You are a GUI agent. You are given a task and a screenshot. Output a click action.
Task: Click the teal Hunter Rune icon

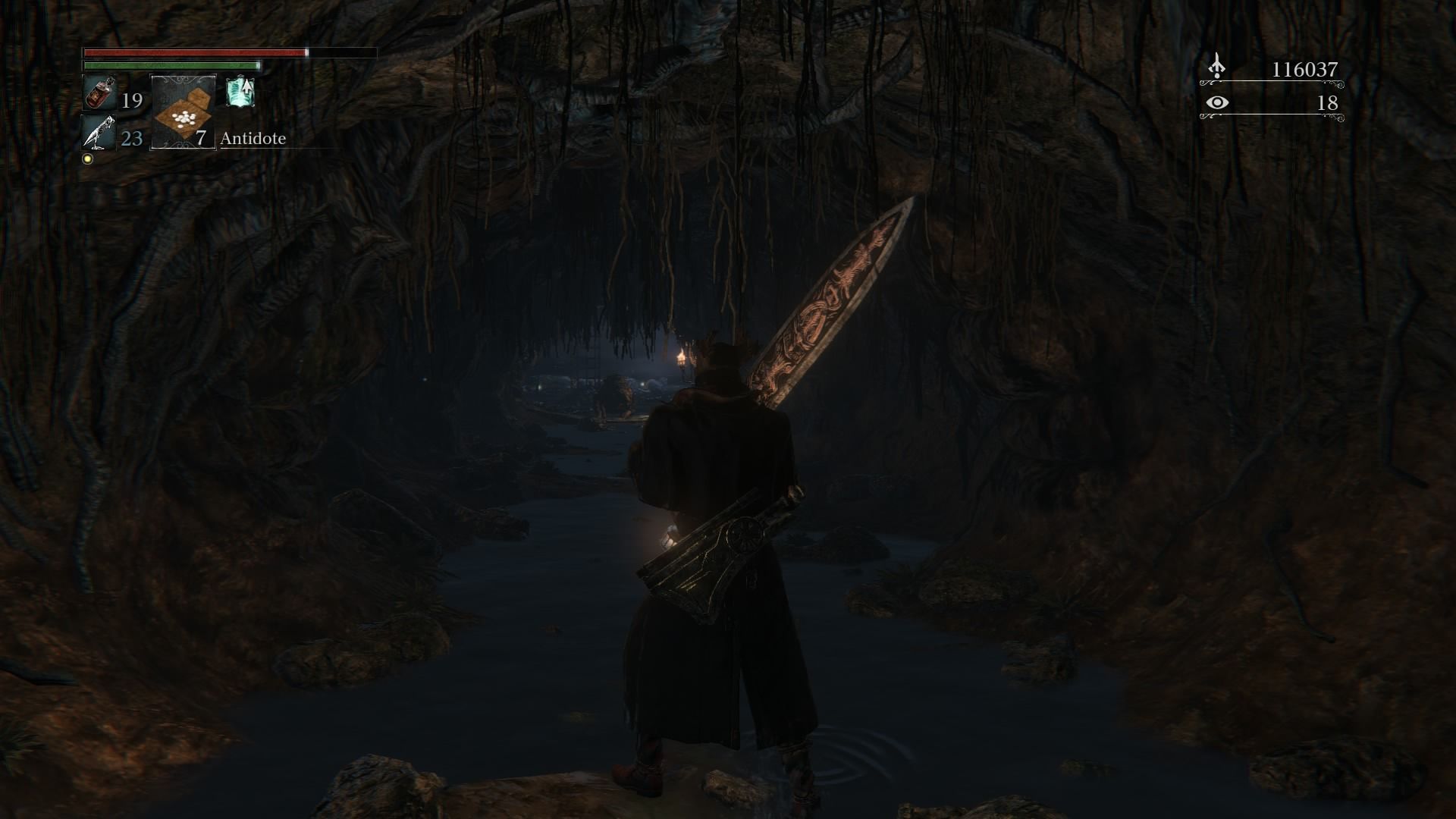point(240,93)
